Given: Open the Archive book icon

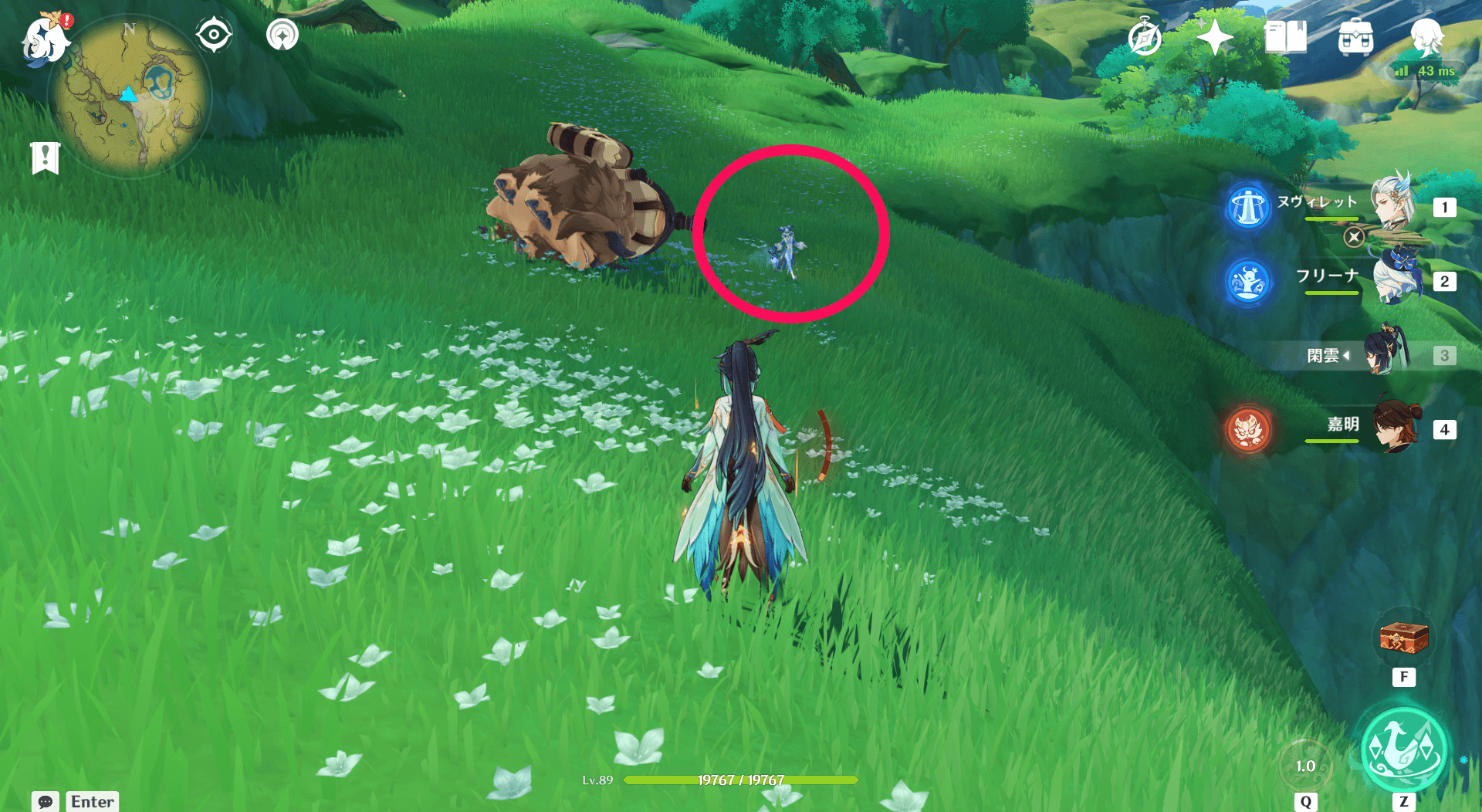Looking at the screenshot, I should (1286, 37).
